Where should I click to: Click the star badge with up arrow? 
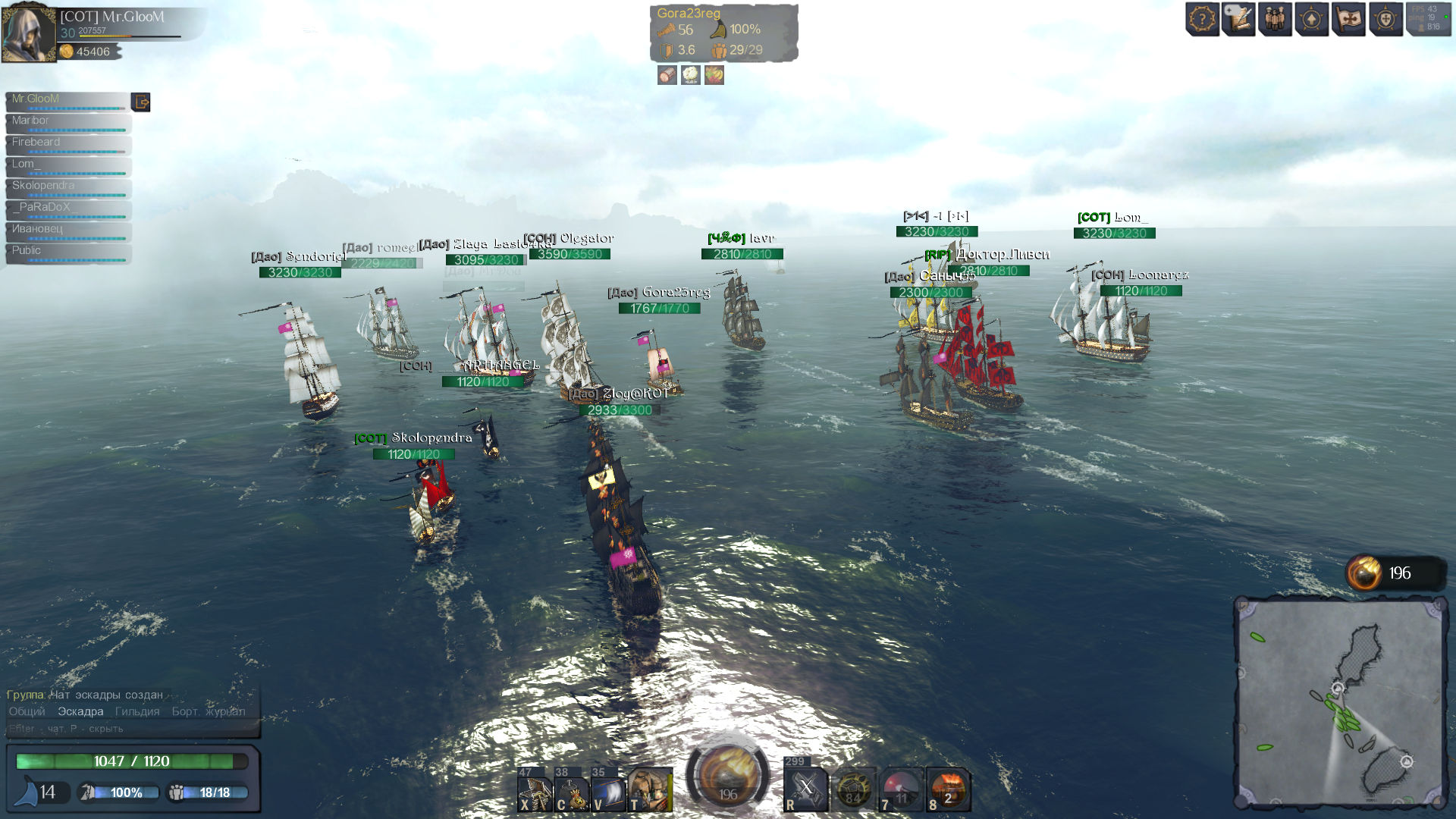point(1312,19)
